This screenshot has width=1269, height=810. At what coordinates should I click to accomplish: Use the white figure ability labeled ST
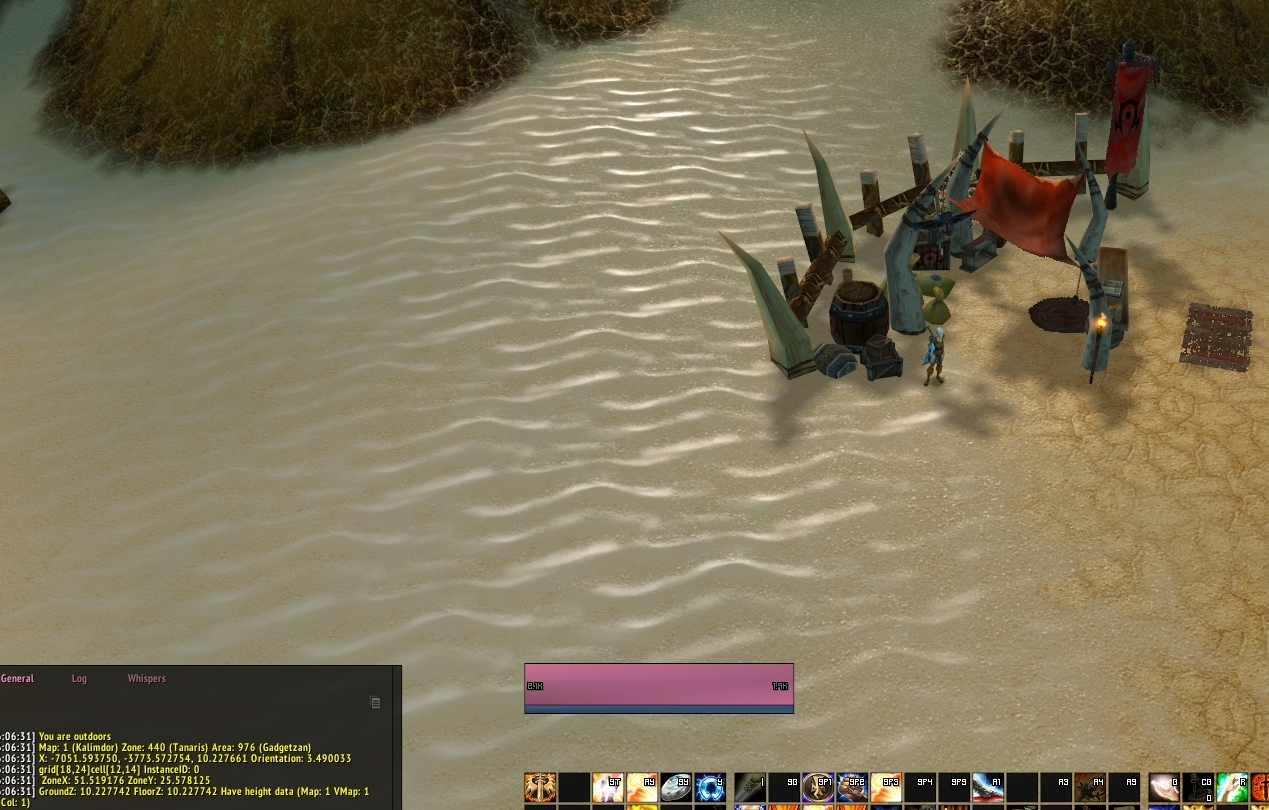point(608,787)
